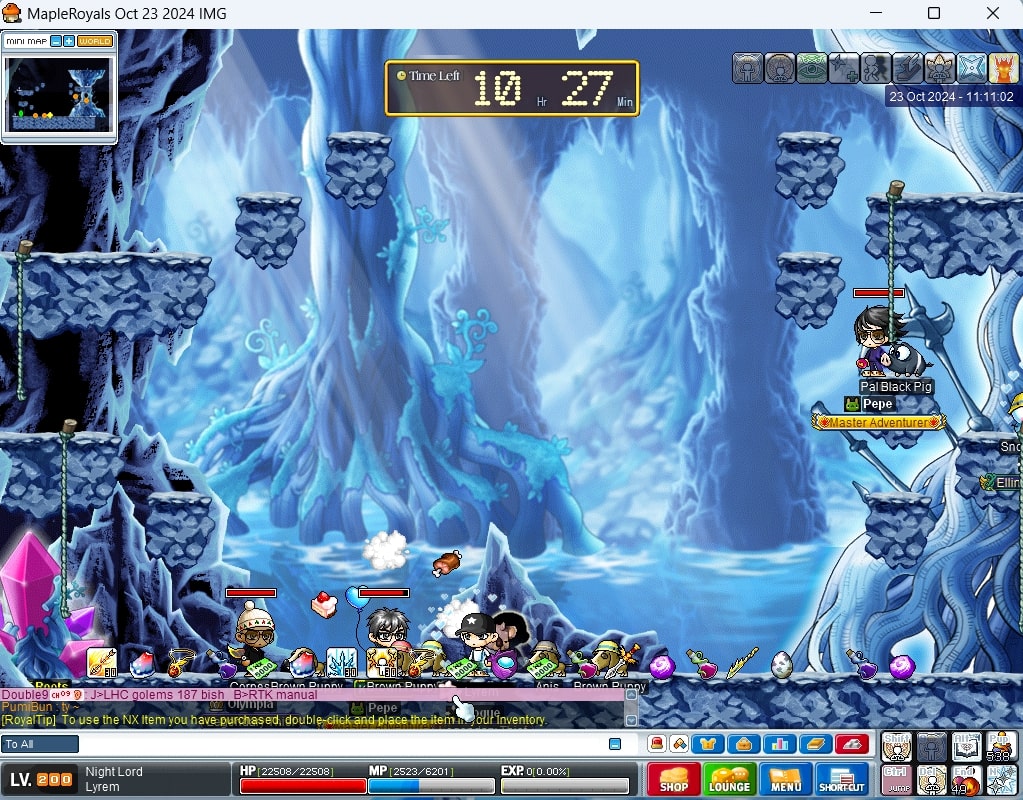Open the blue MENU button
This screenshot has width=1023, height=800.
point(785,779)
